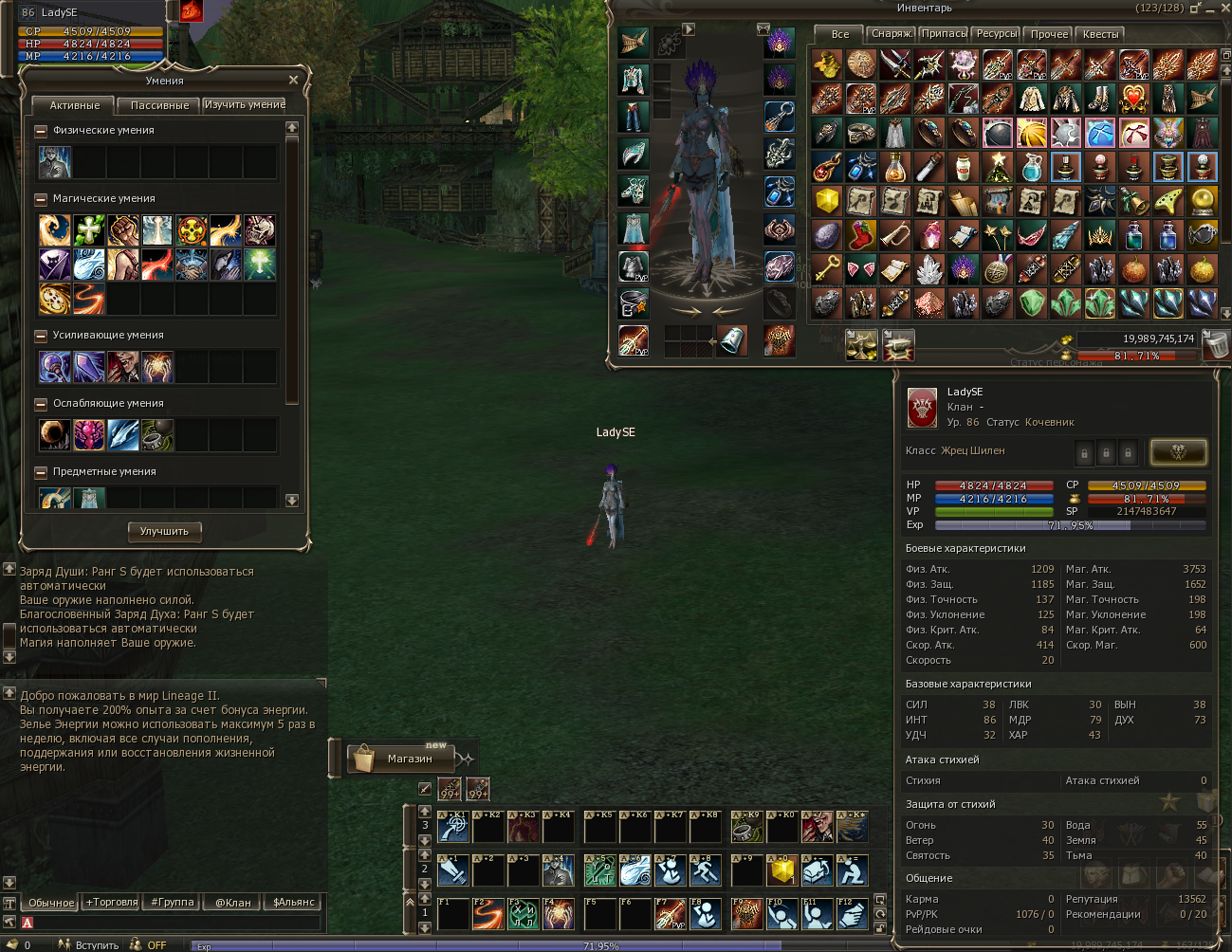The image size is (1232, 952).
Task: Switch chat to the +Торговля tab
Action: [112, 902]
